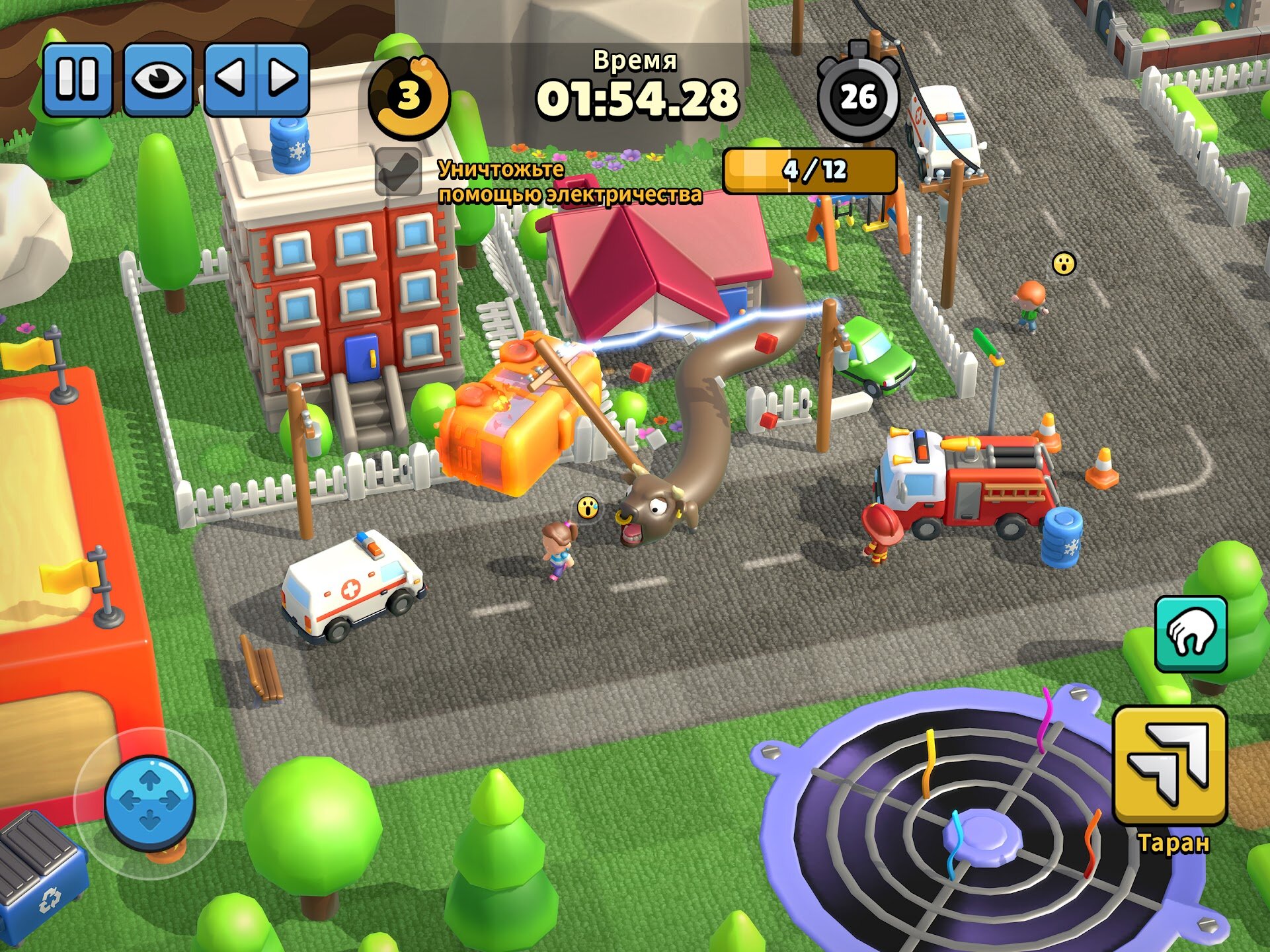Screen dimensions: 1270x952
Task: Activate the Таран ram ability
Action: pyautogui.click(x=1170, y=766)
